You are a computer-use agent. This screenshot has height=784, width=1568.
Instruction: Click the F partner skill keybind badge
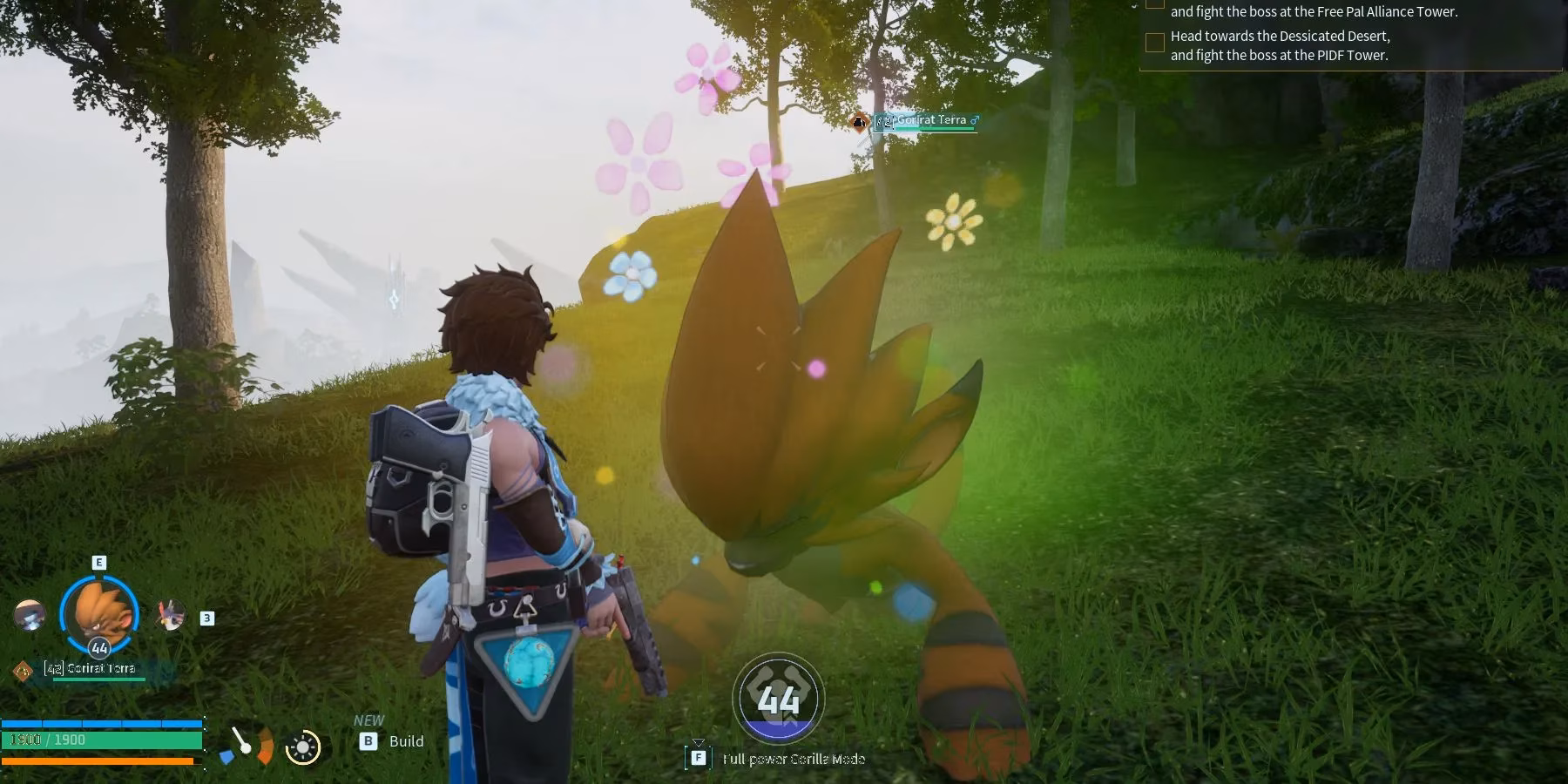pos(699,758)
